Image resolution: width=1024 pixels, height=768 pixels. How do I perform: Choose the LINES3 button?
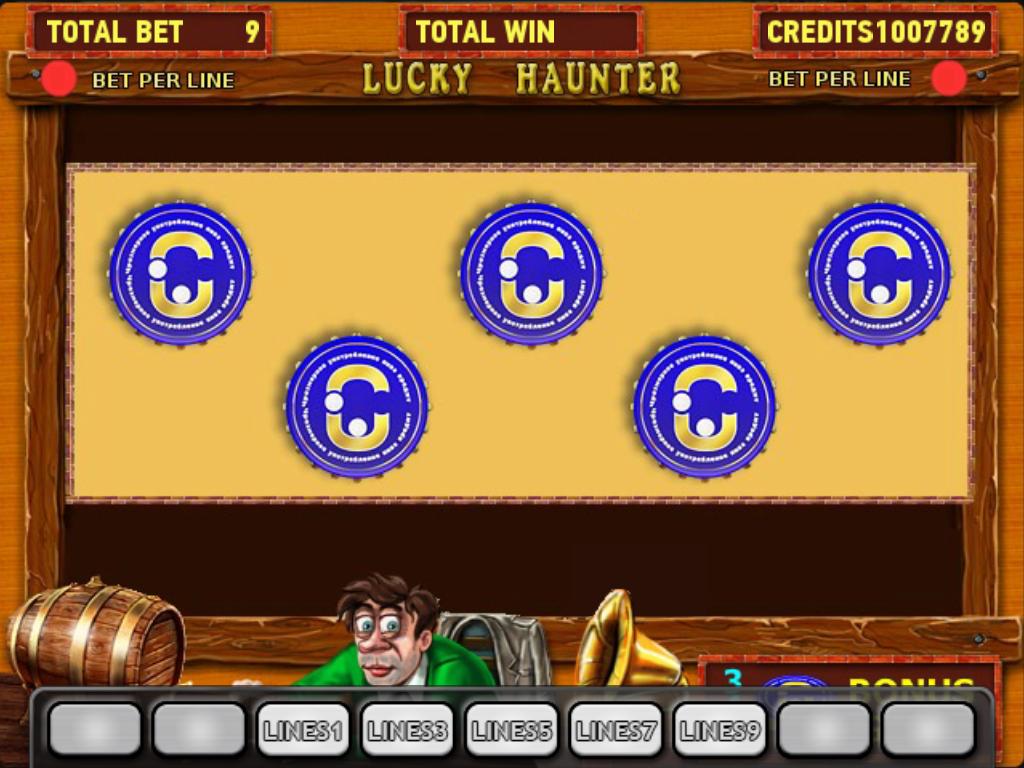[x=407, y=730]
